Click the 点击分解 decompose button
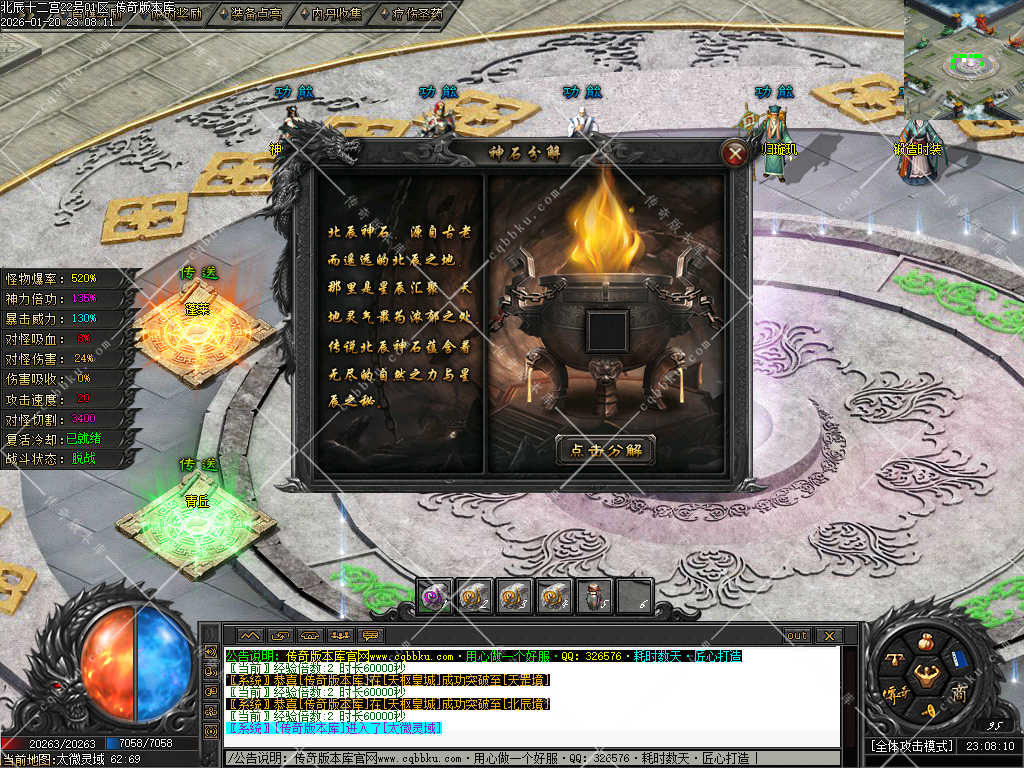This screenshot has width=1024, height=768. tap(605, 450)
